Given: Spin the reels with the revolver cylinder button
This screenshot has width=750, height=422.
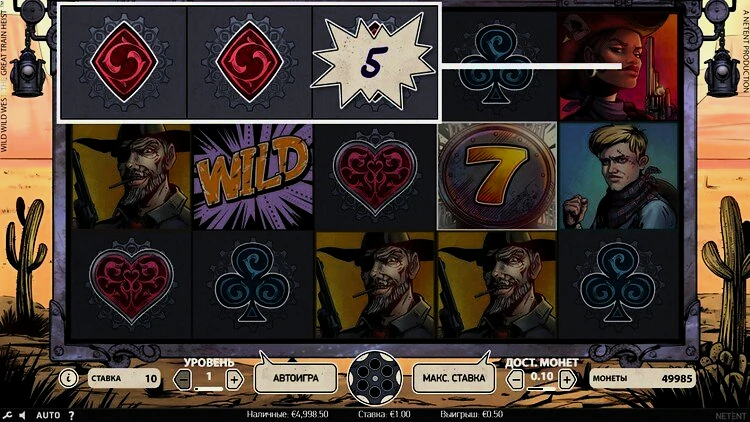Looking at the screenshot, I should 374,378.
